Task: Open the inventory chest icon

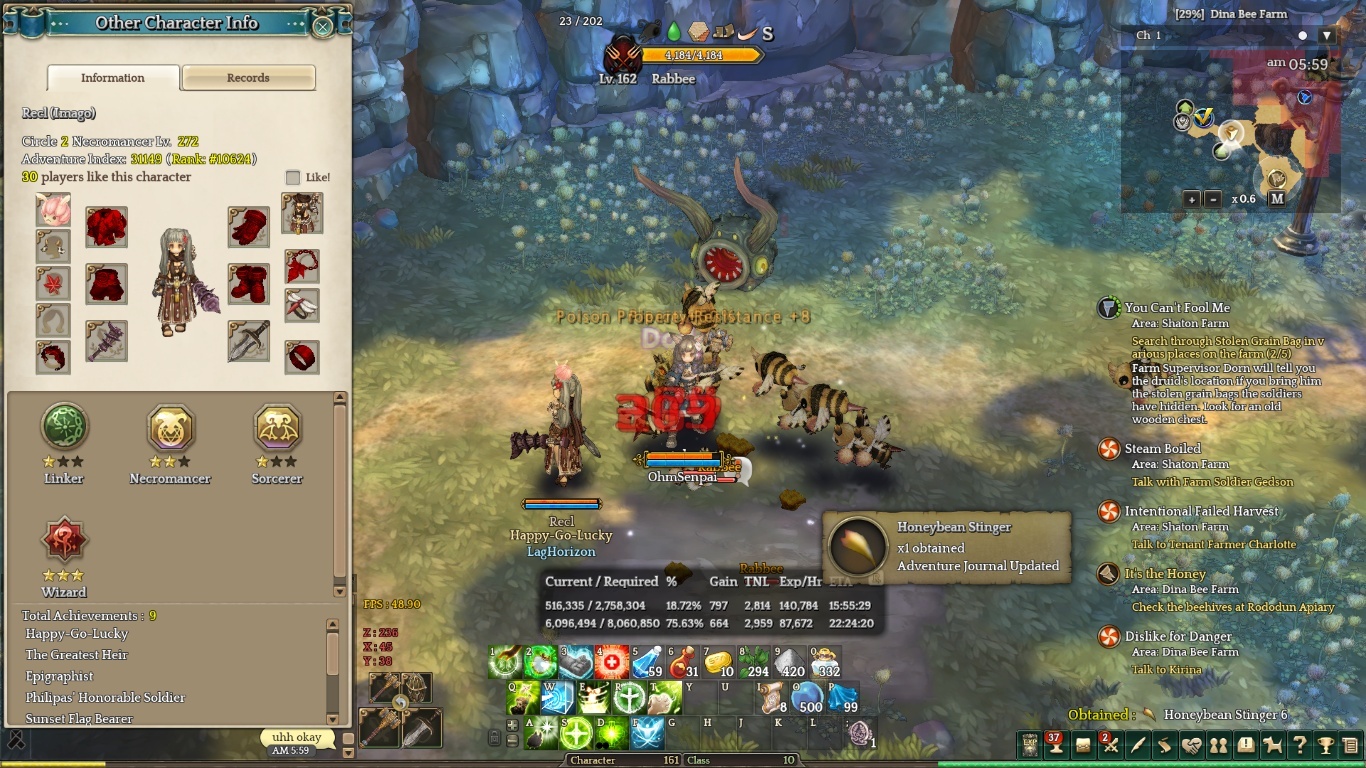Action: coord(1083,745)
